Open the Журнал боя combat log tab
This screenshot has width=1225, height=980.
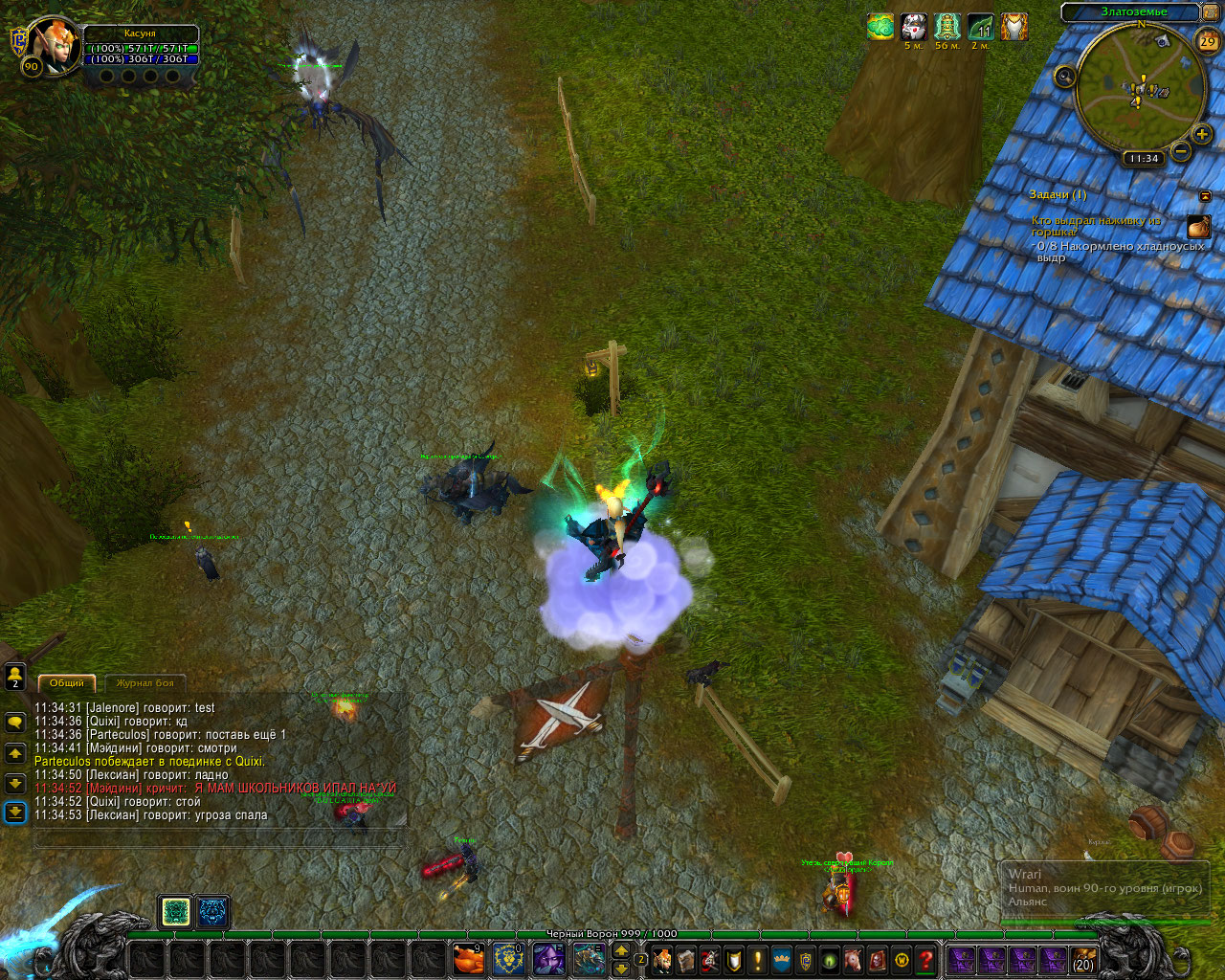[145, 682]
